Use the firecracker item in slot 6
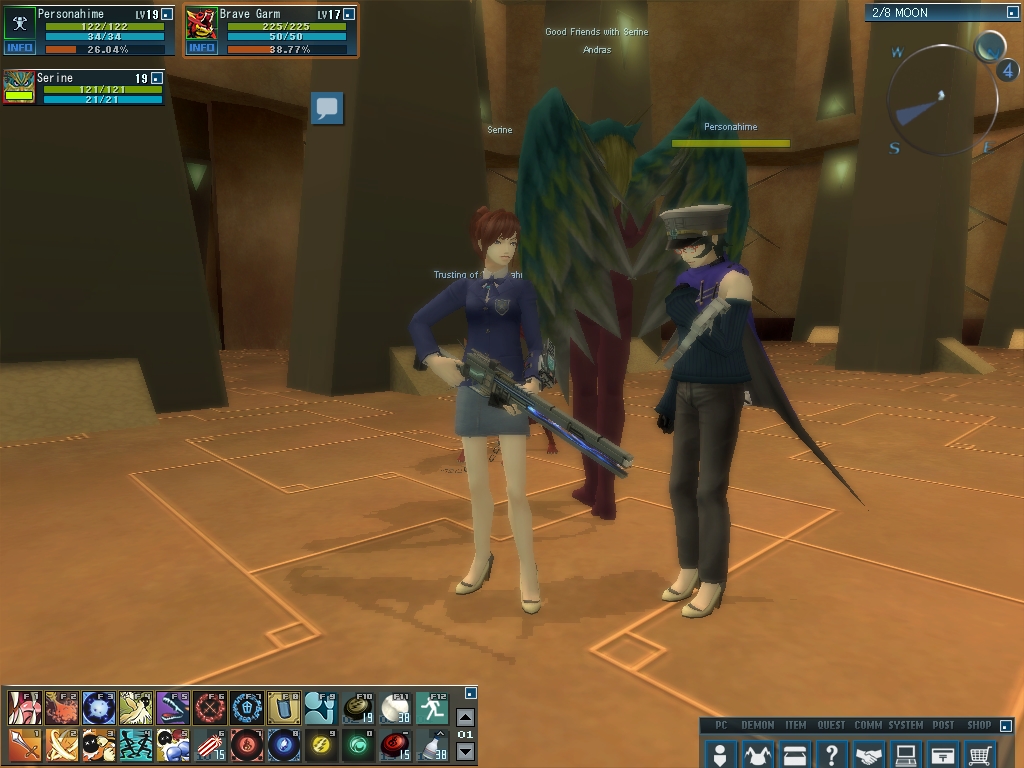1024x768 pixels. [209, 744]
